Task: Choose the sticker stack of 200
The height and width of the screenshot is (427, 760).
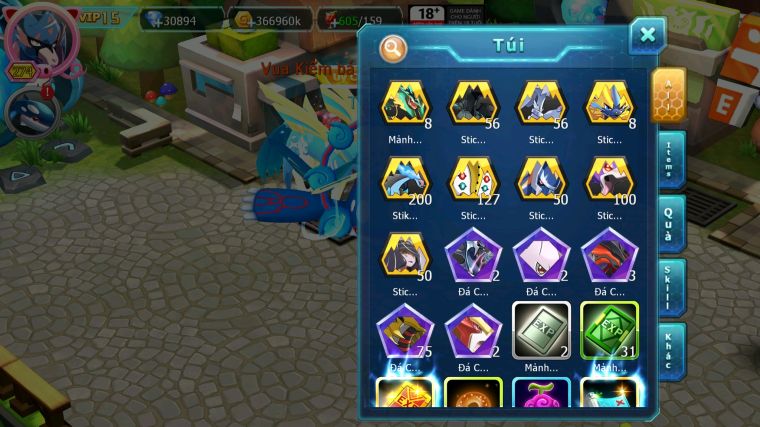Action: point(405,180)
